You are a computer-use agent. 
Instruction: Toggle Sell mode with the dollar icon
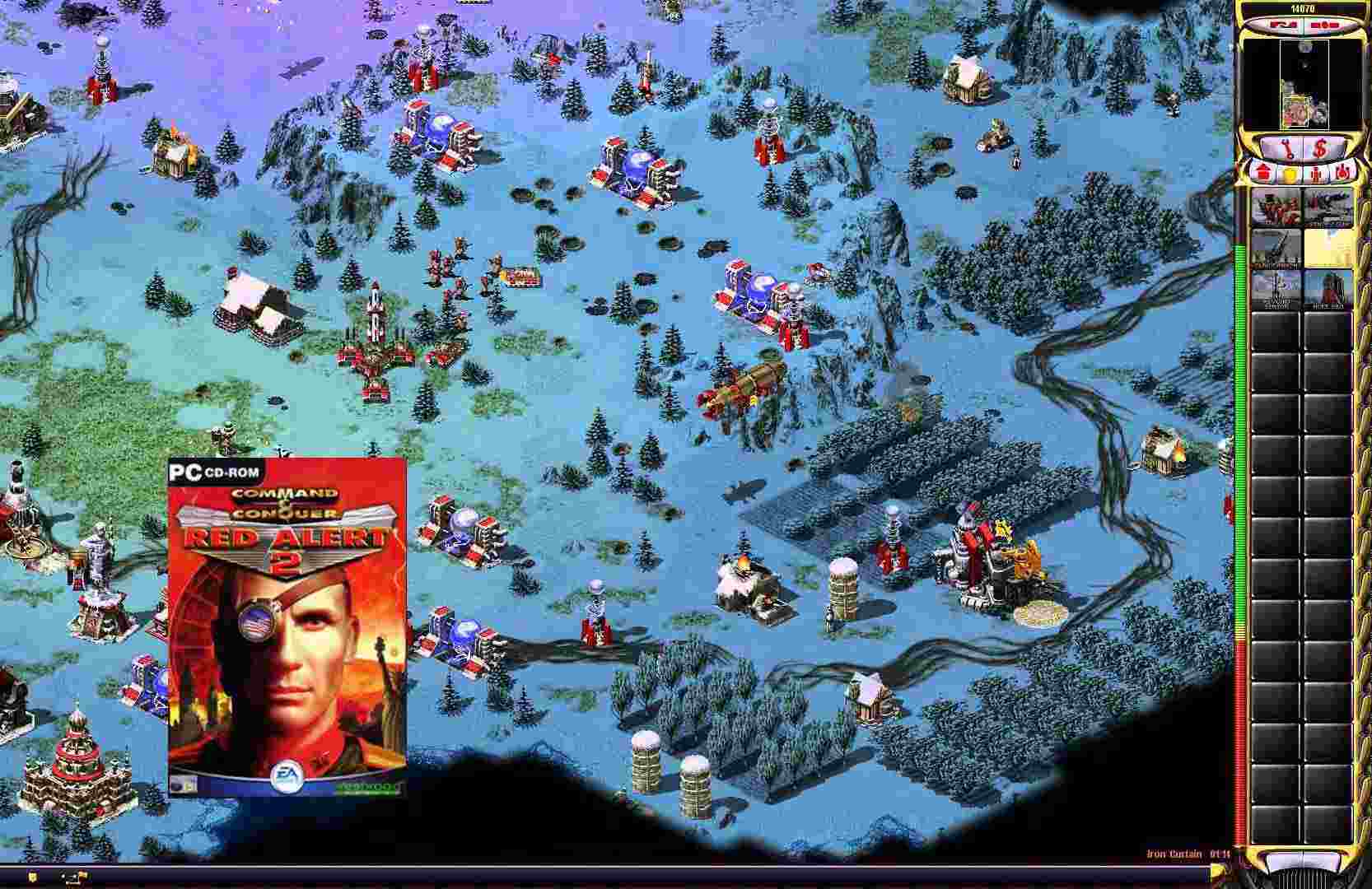(1322, 148)
